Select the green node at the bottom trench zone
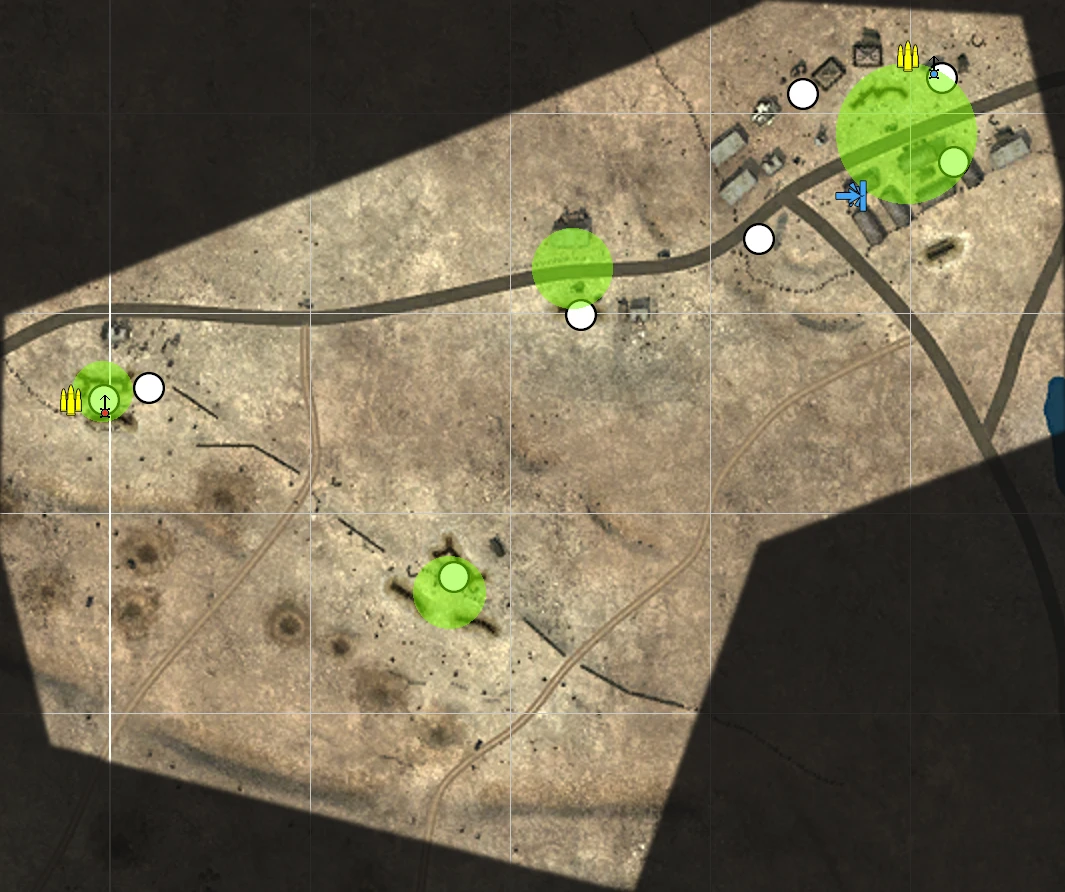This screenshot has height=892, width=1065. (453, 577)
